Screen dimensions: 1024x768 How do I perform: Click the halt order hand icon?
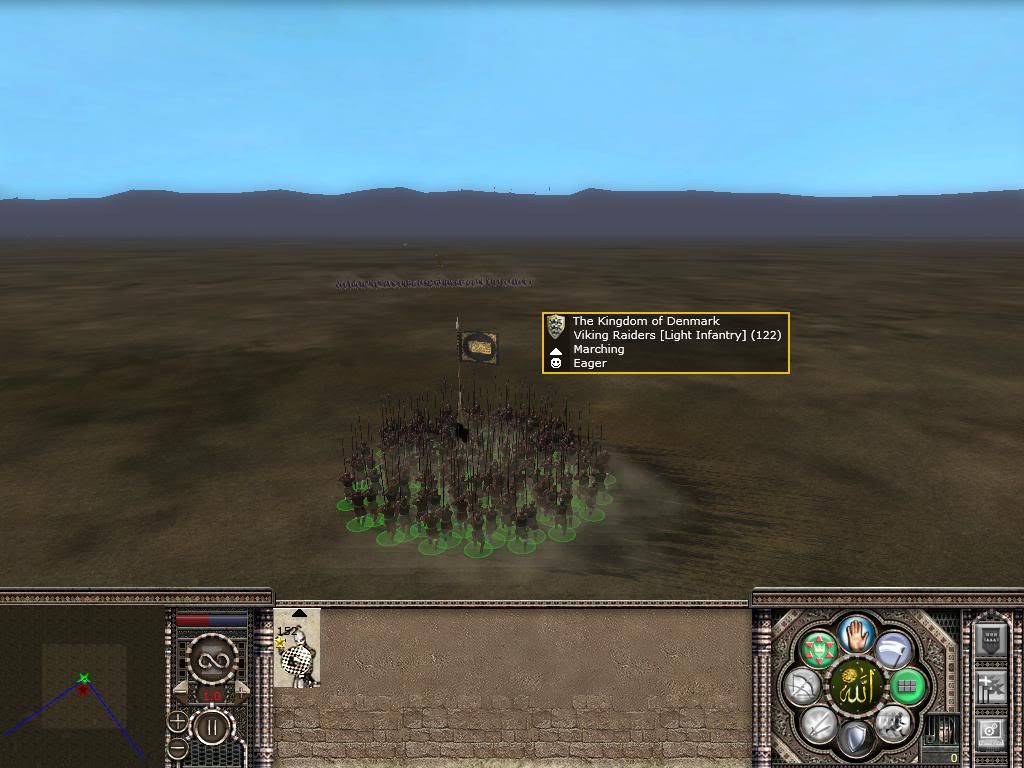coord(856,633)
